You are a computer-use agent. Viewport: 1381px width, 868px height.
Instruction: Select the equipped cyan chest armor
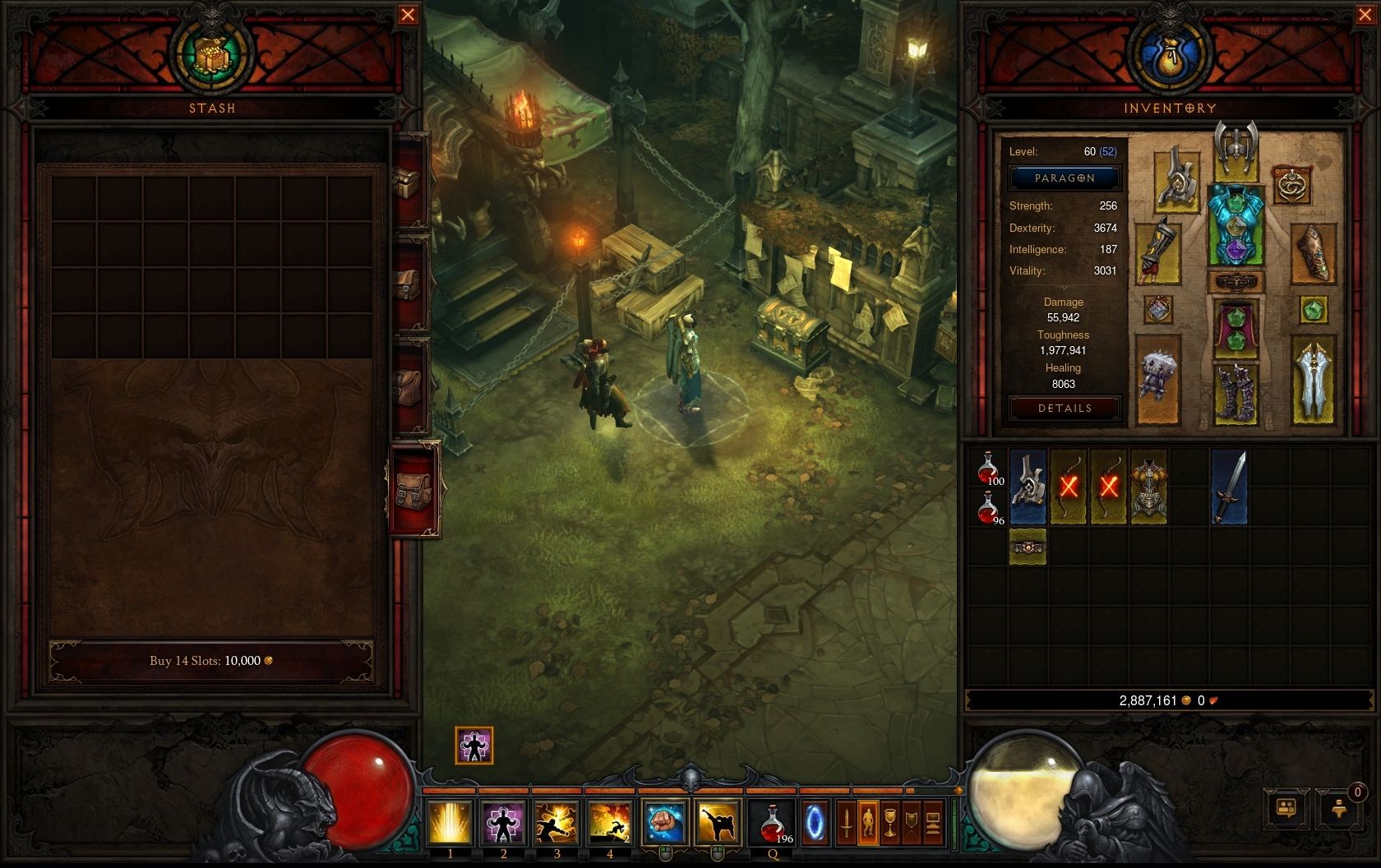[1235, 224]
